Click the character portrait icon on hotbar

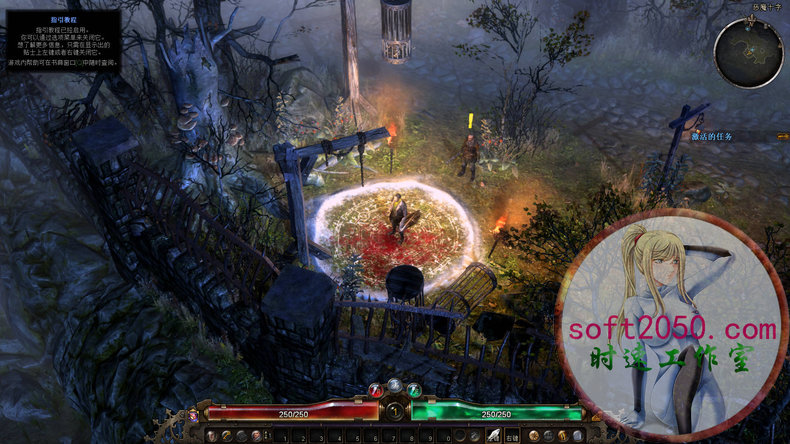coord(212,436)
